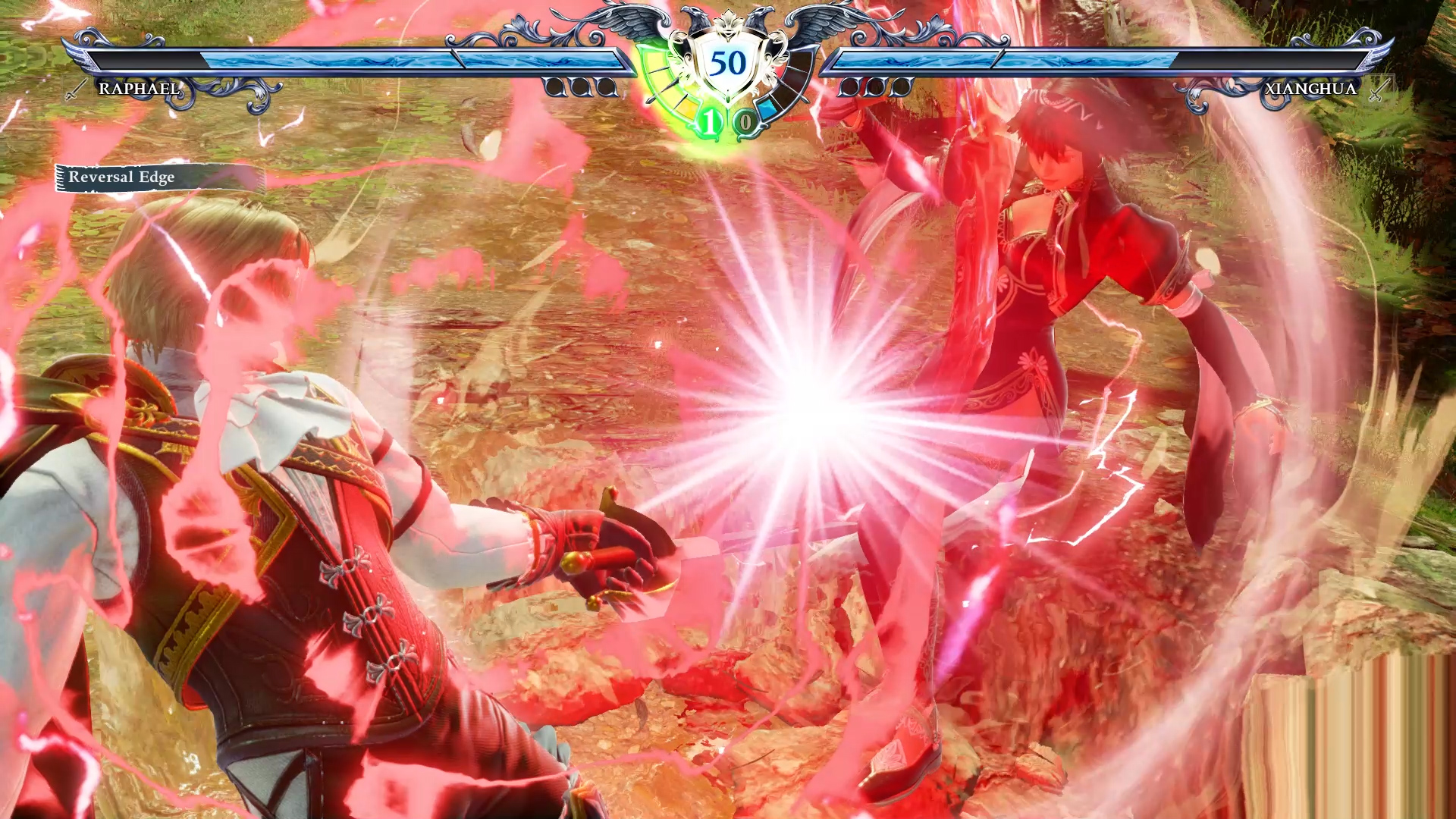Select the Reversal Edge move label
This screenshot has height=819, width=1456.
pos(122,177)
